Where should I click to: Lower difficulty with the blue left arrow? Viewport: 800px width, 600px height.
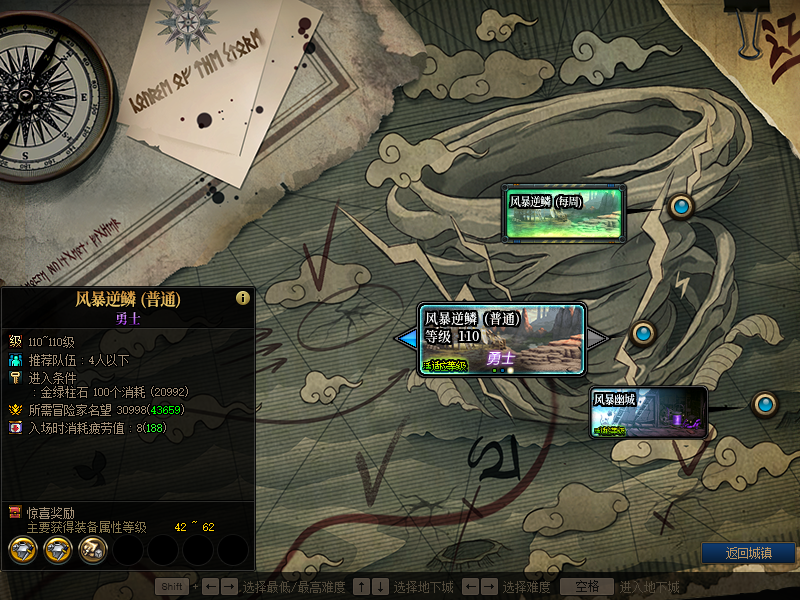tap(407, 340)
